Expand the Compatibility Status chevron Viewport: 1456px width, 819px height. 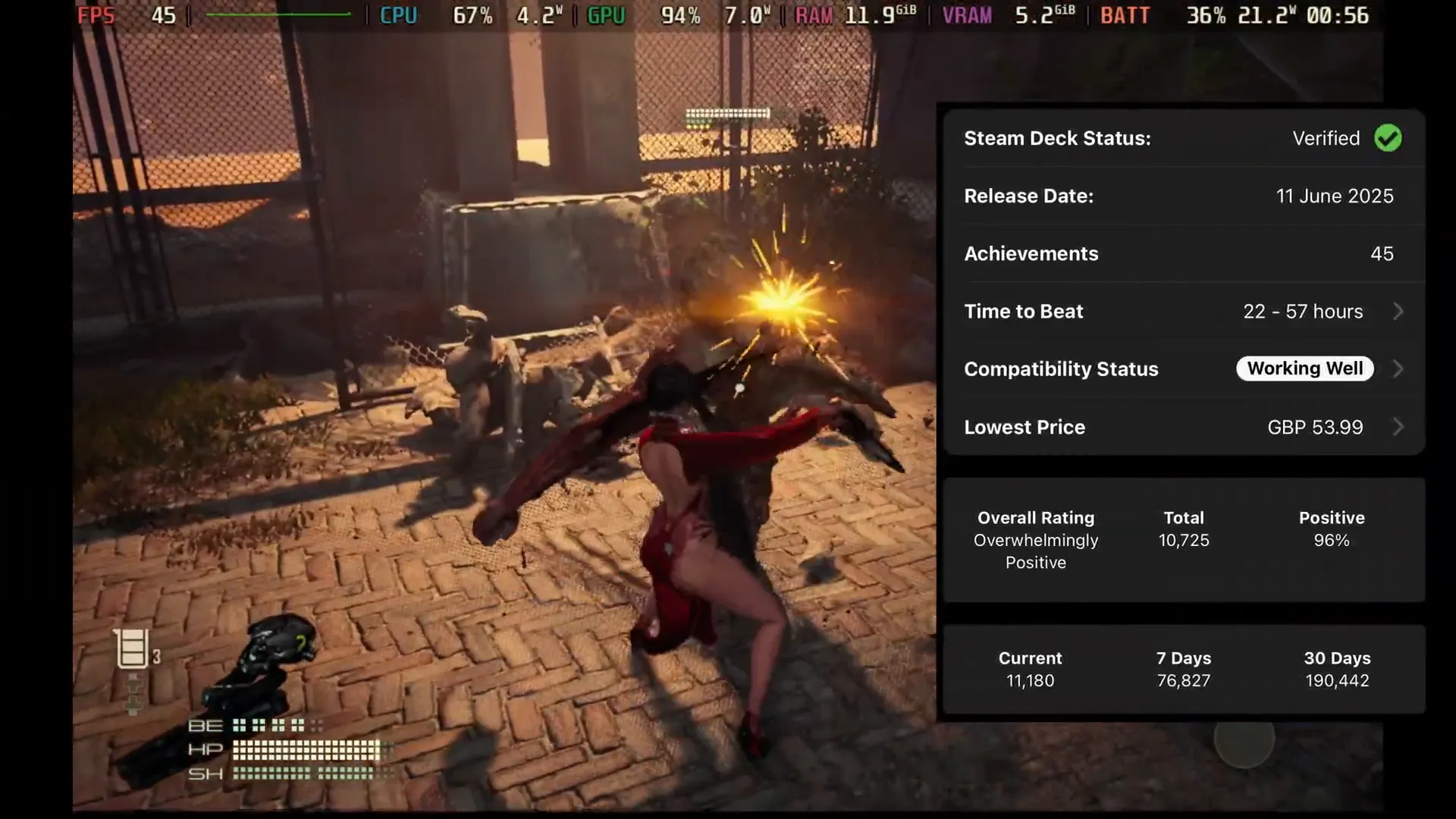[1398, 369]
